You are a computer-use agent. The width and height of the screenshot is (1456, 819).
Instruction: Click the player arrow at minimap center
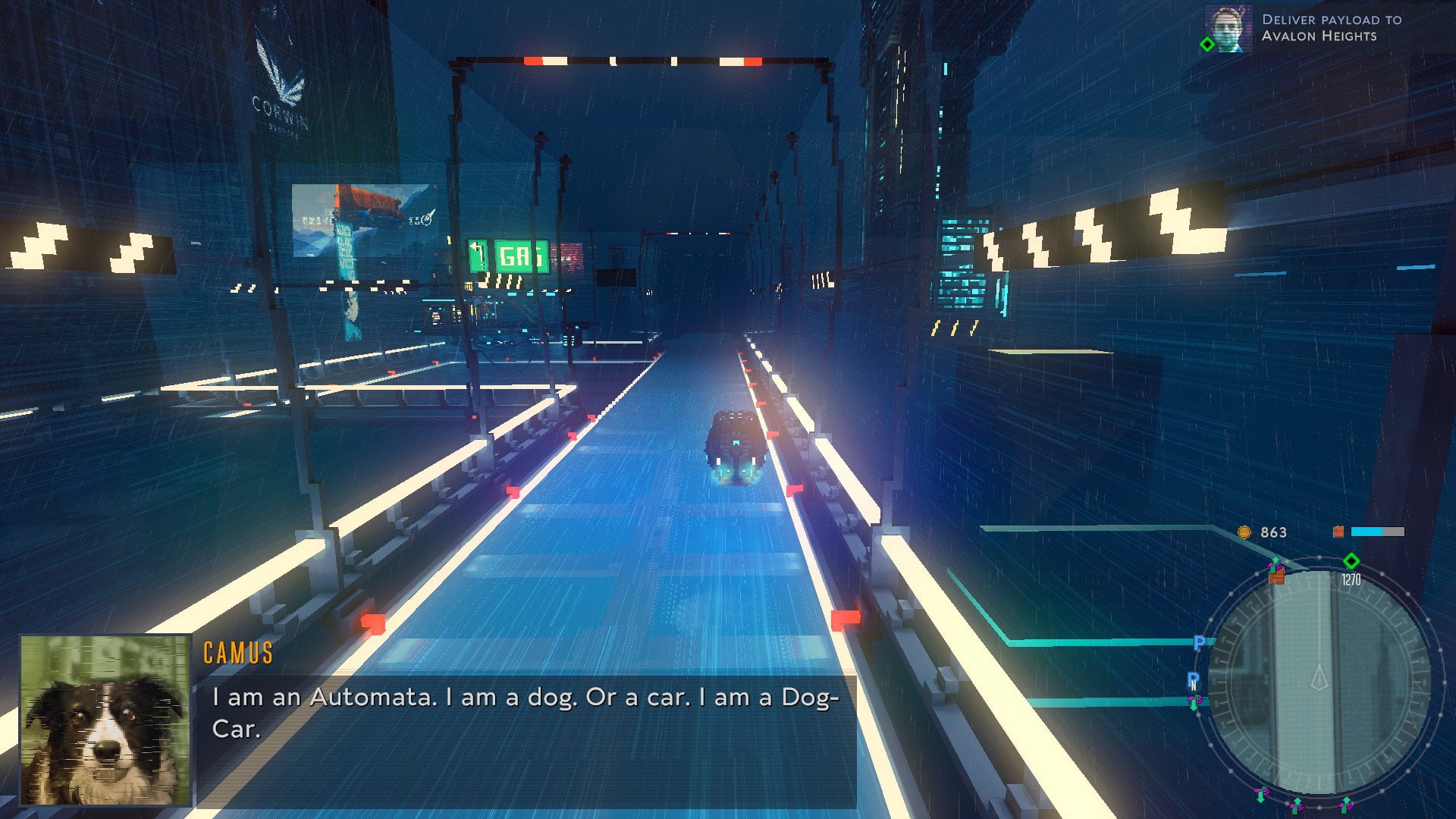(1319, 677)
